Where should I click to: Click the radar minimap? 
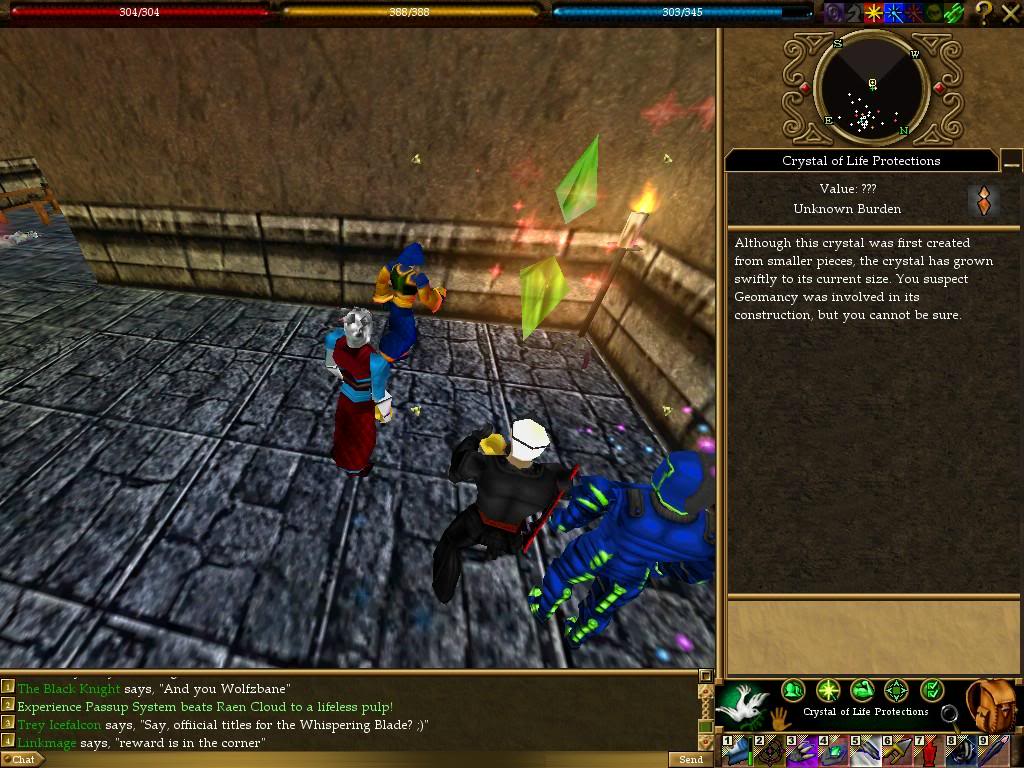pos(871,90)
